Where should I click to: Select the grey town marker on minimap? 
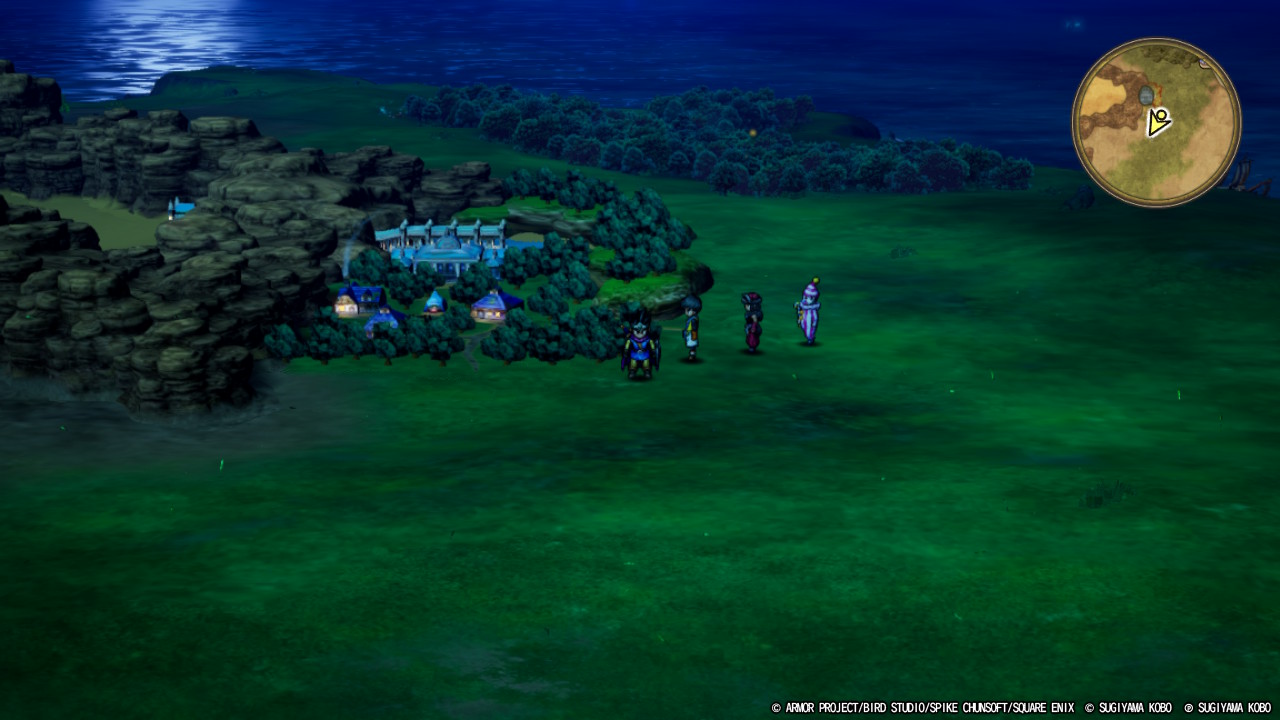[1146, 95]
